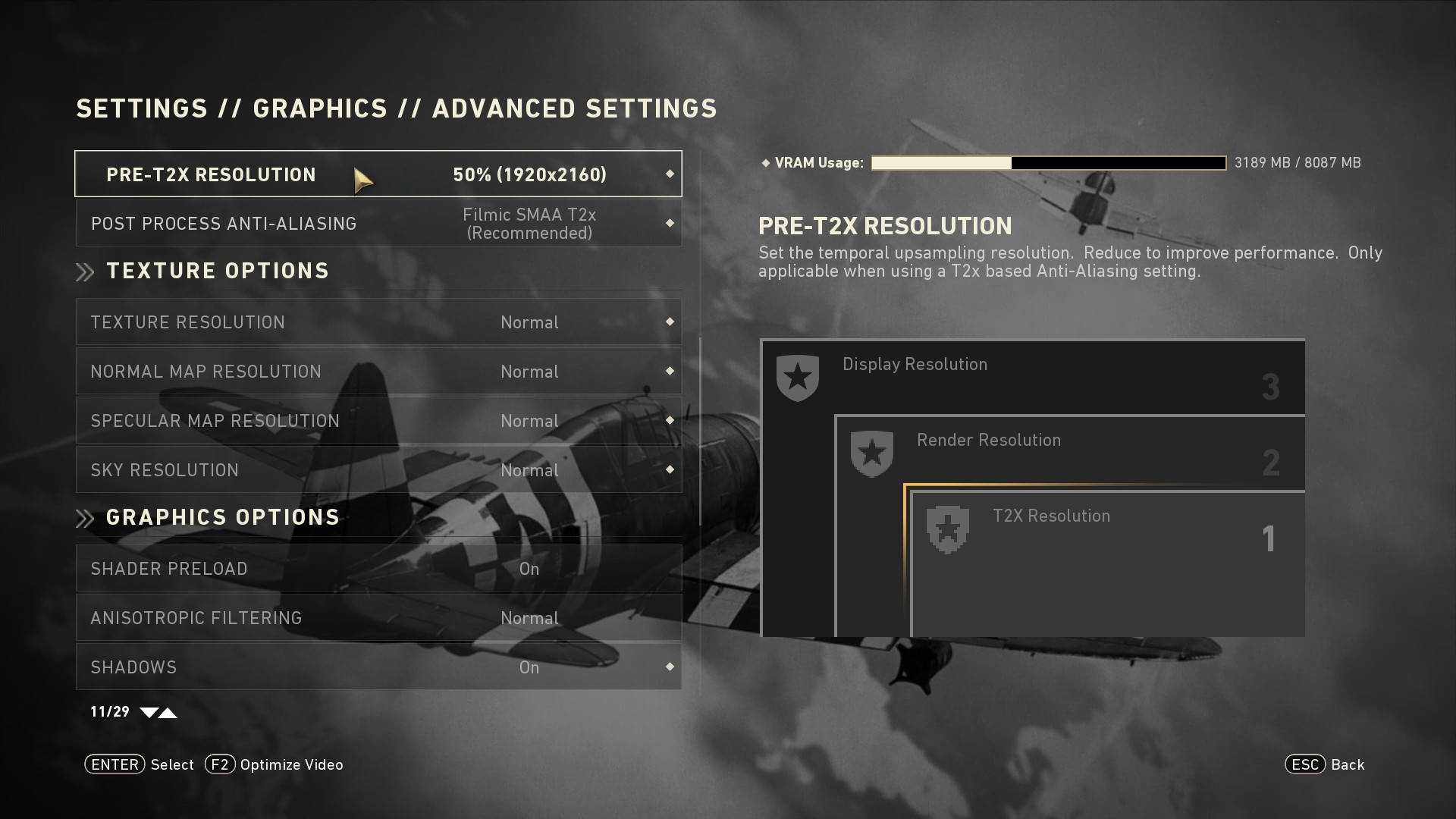The height and width of the screenshot is (819, 1456).
Task: Change the Anisotropic Filtering setting
Action: click(x=378, y=618)
